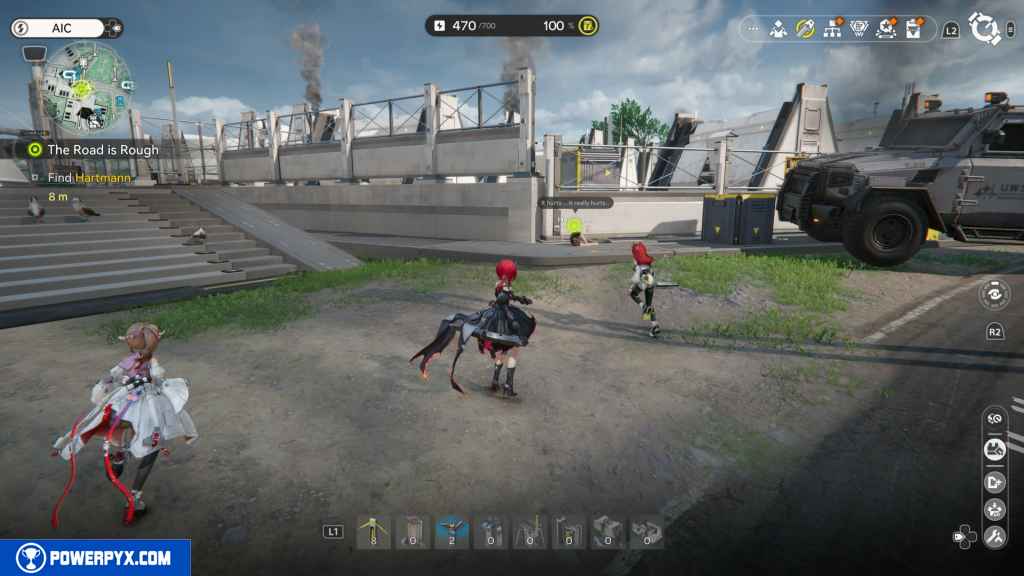
Task: Open the clipboard checklist icon
Action: (x=913, y=29)
